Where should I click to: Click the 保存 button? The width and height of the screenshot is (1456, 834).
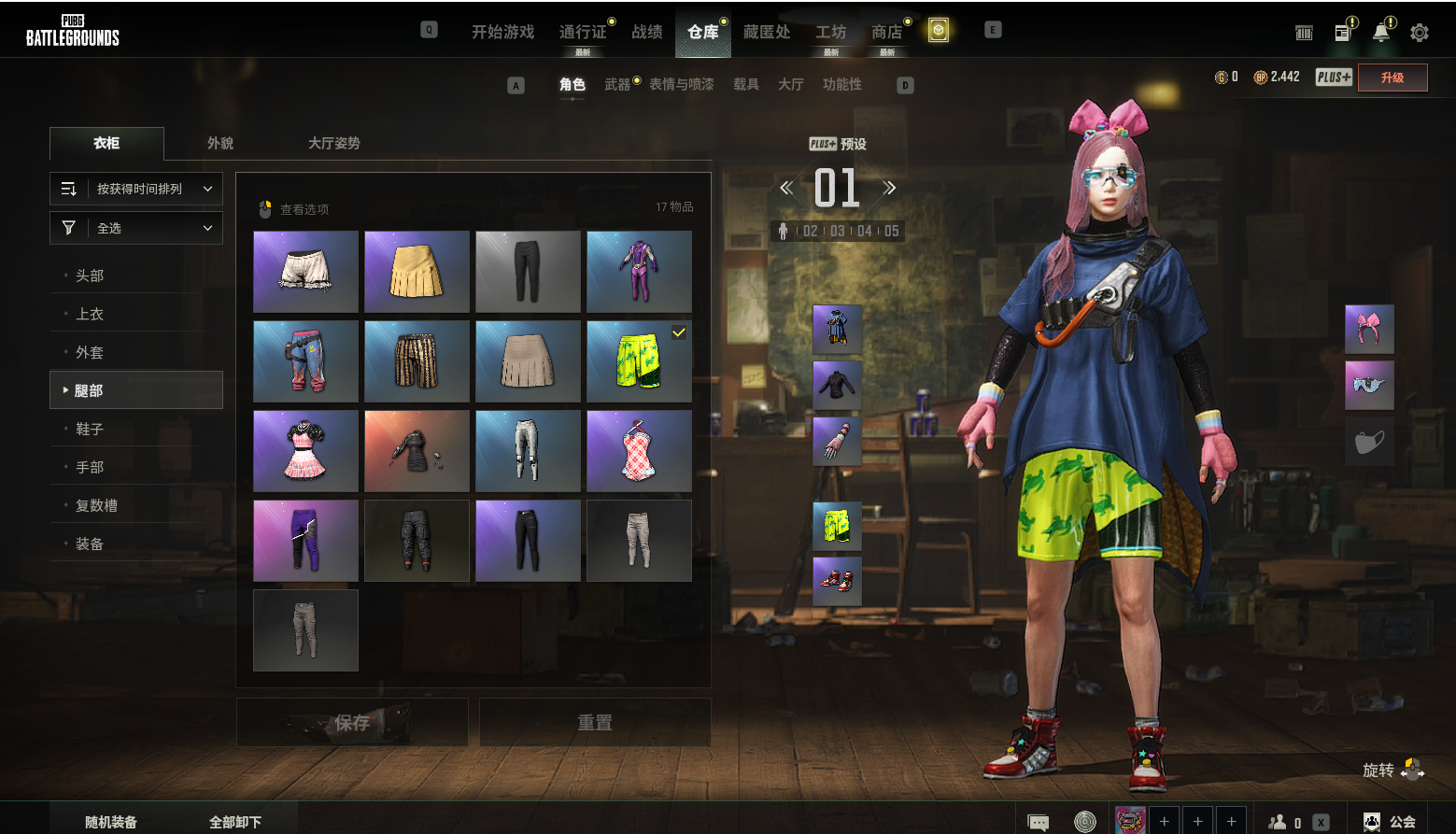point(352,722)
